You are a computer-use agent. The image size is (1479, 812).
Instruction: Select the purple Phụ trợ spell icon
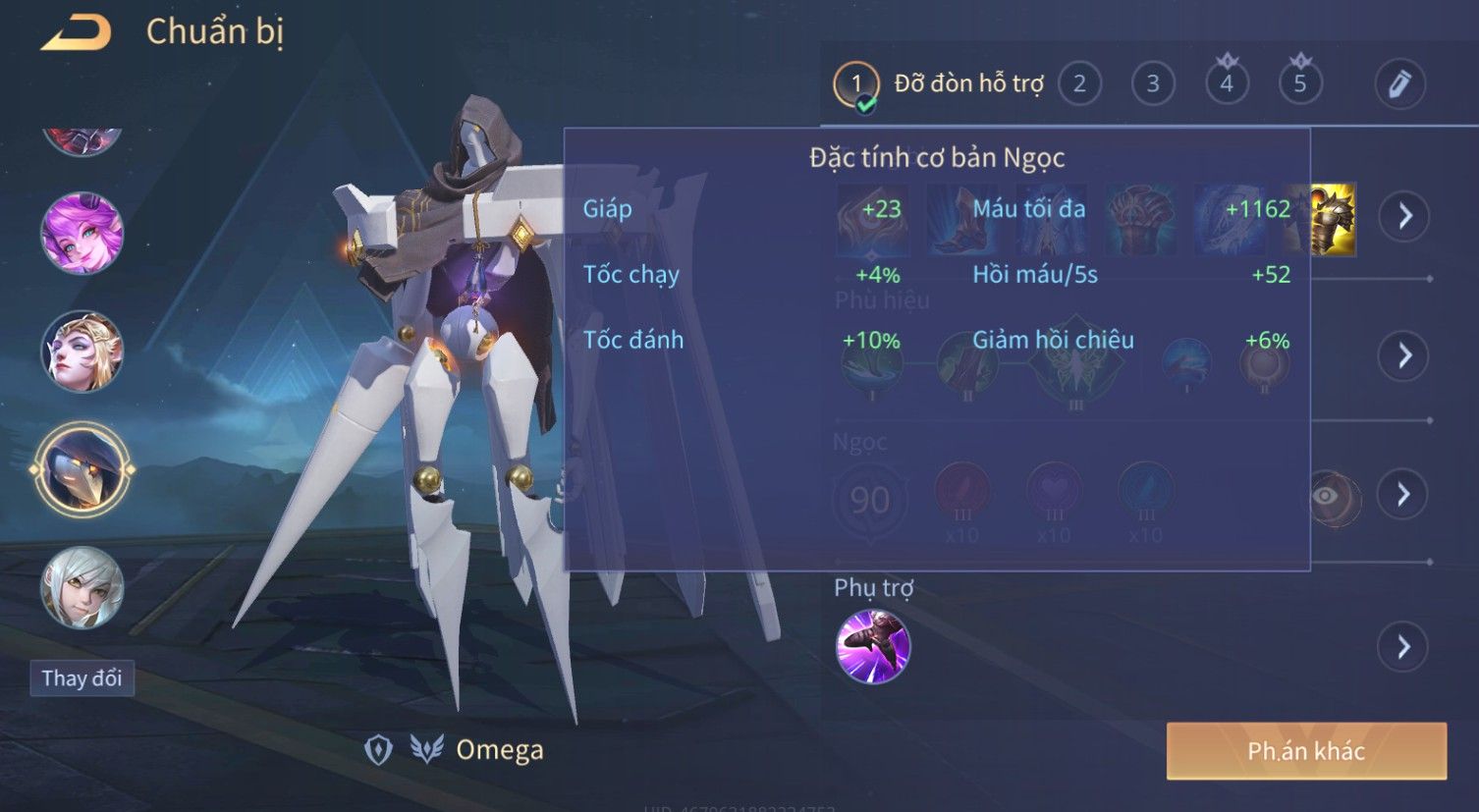(873, 647)
